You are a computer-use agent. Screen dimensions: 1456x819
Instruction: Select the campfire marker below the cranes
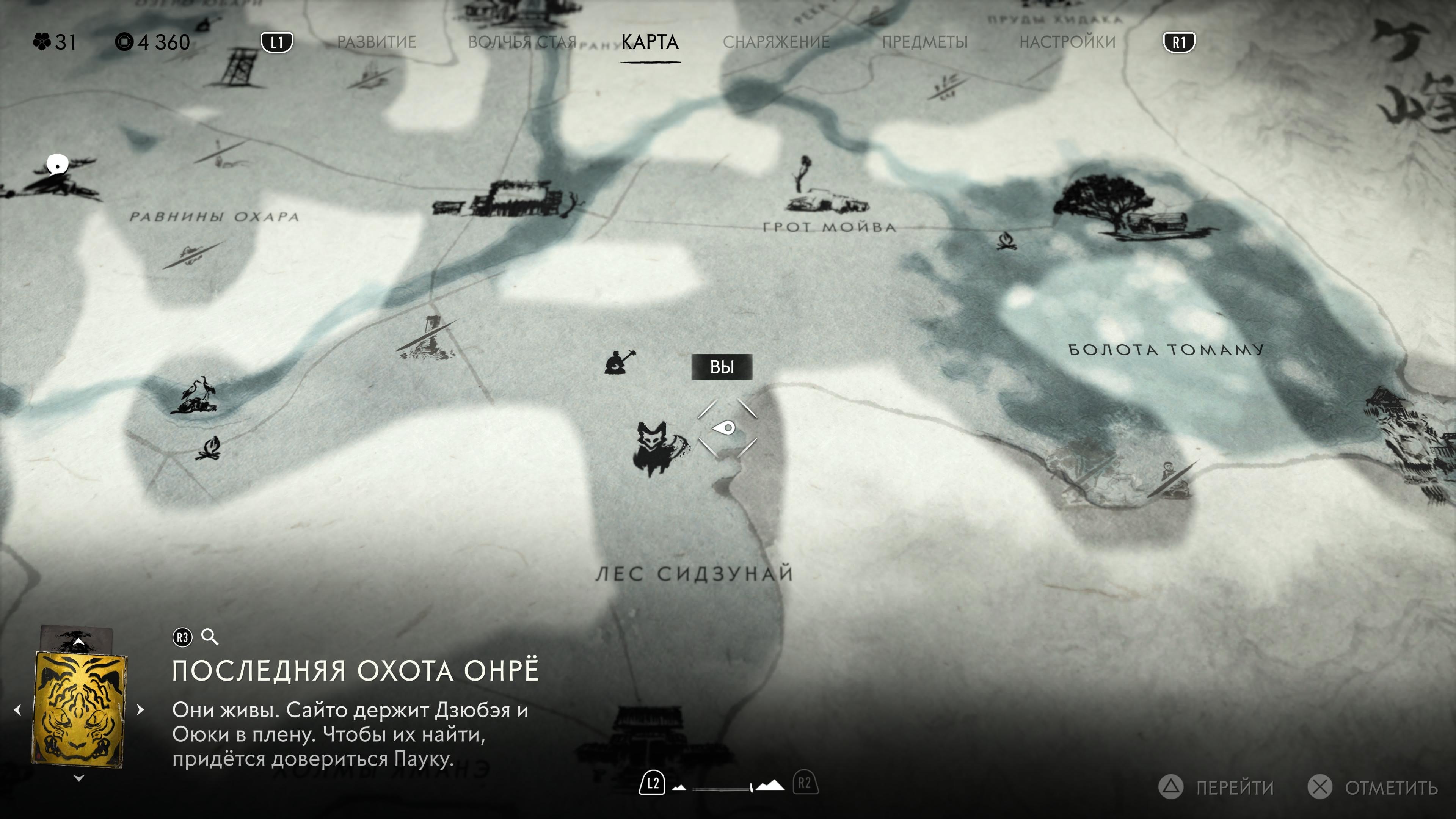(209, 448)
